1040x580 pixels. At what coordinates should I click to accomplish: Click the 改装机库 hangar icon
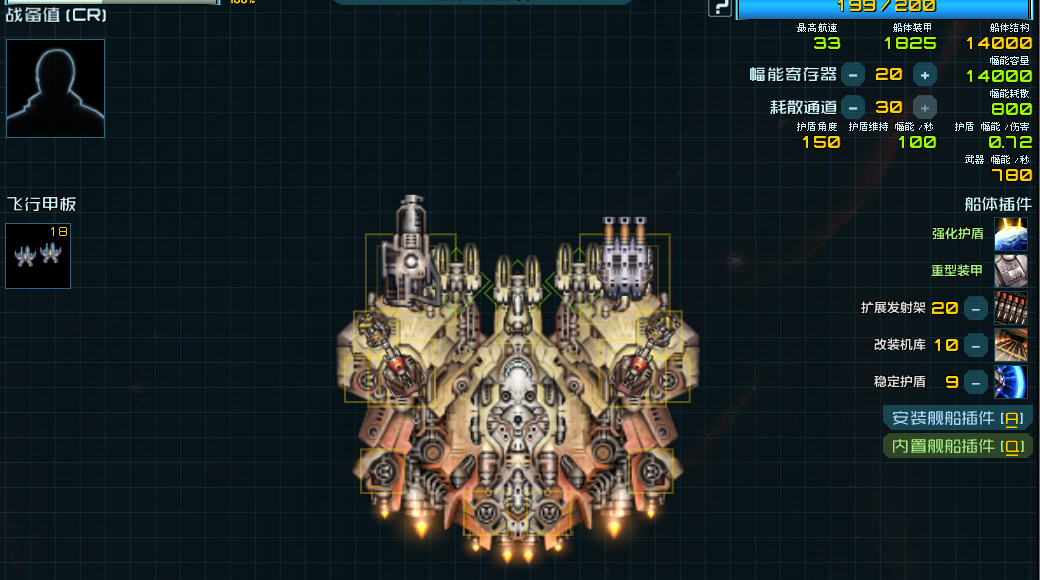coord(1010,345)
